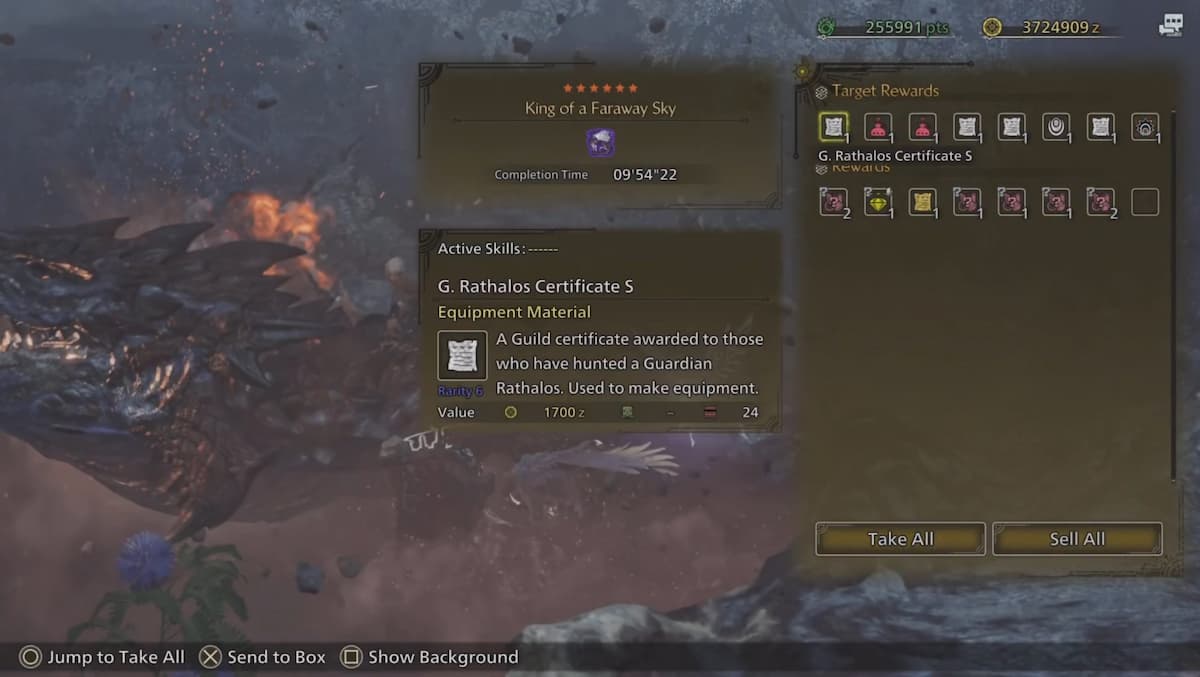1200x677 pixels.
Task: Choose Sell All rewards
Action: point(1077,539)
